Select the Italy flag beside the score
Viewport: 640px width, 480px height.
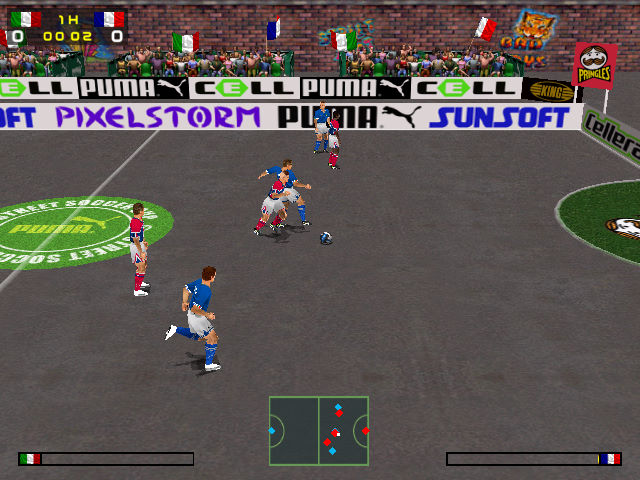coord(26,19)
